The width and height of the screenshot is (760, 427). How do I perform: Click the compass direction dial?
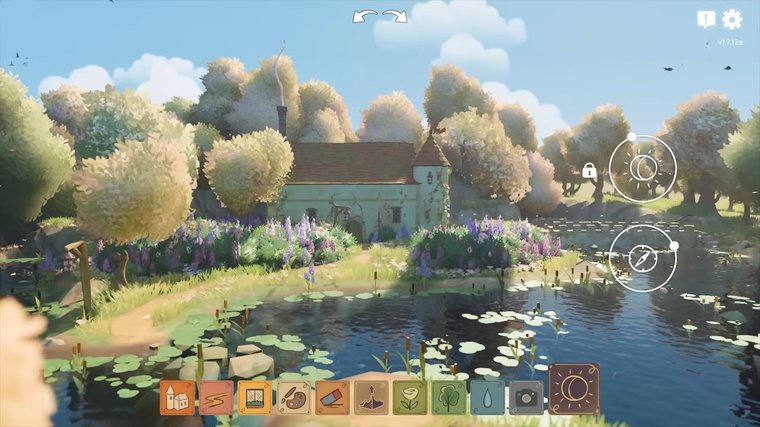pyautogui.click(x=643, y=258)
